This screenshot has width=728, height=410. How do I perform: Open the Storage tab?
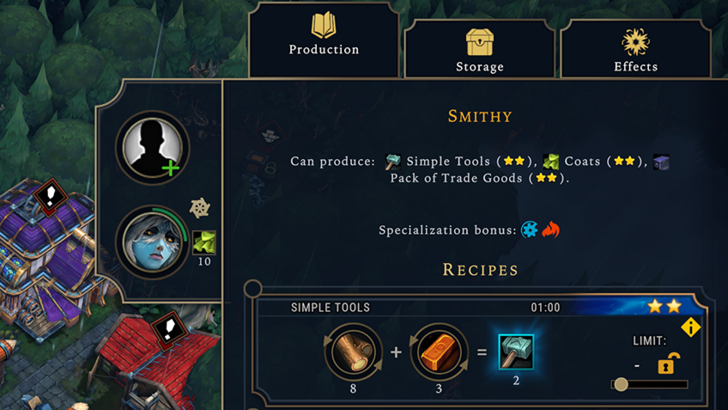point(480,49)
